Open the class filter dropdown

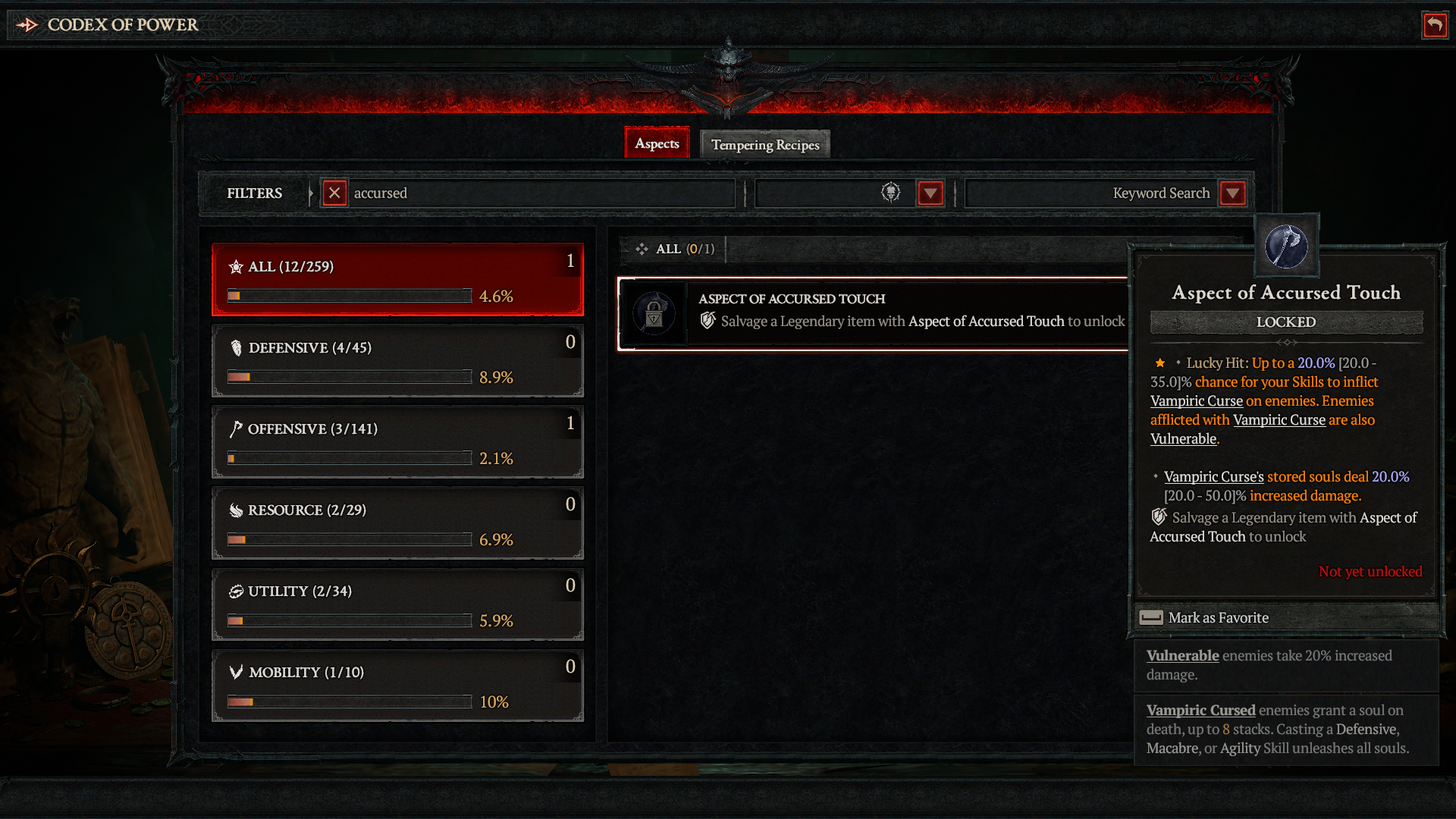(930, 193)
